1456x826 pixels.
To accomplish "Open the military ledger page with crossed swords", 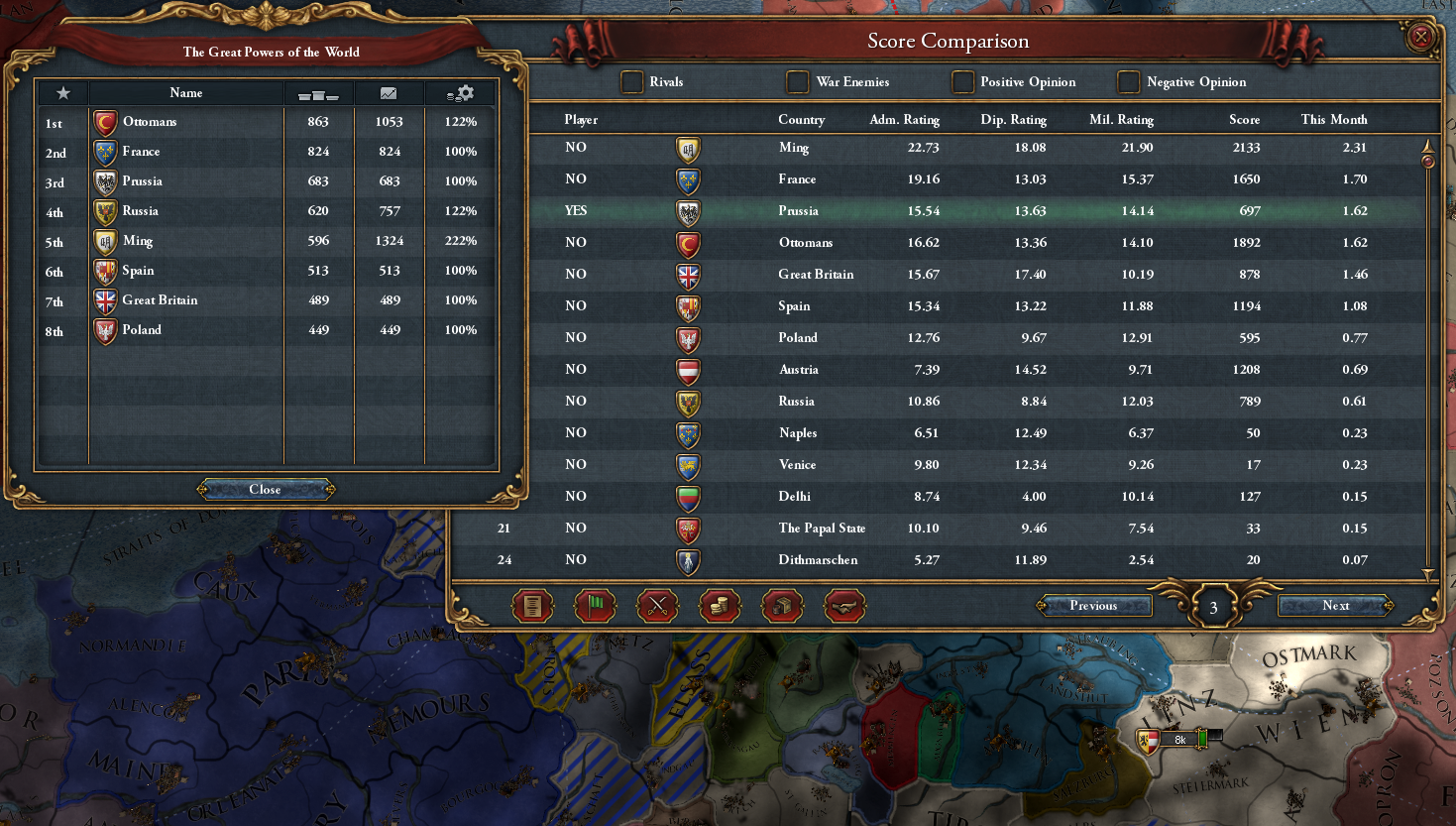I will [657, 606].
